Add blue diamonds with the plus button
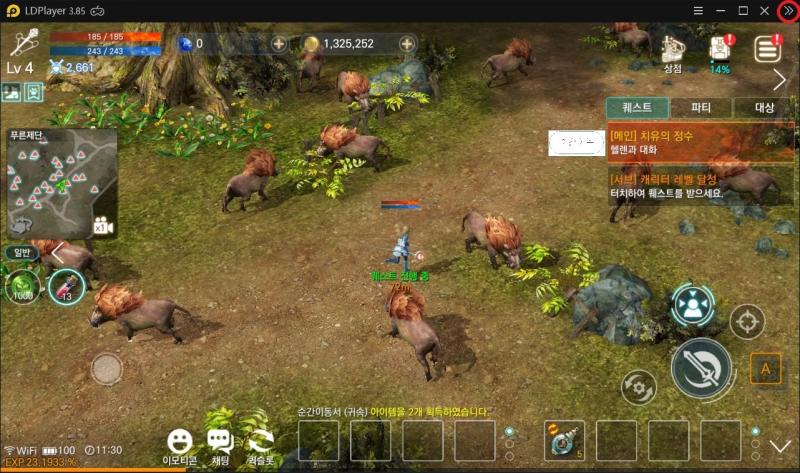This screenshot has height=473, width=800. tap(278, 44)
